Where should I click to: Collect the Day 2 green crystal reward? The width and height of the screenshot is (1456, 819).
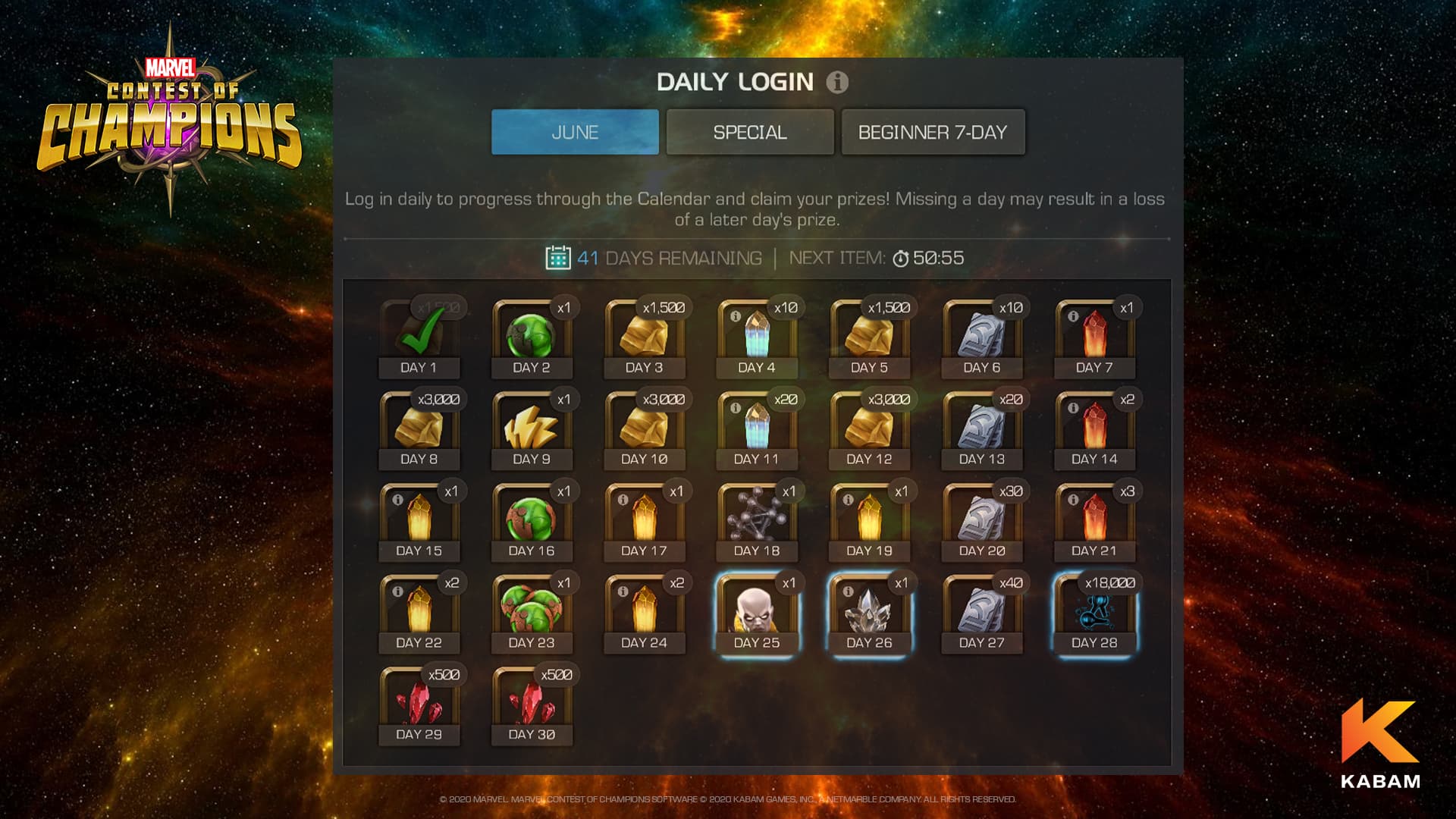coord(531,337)
